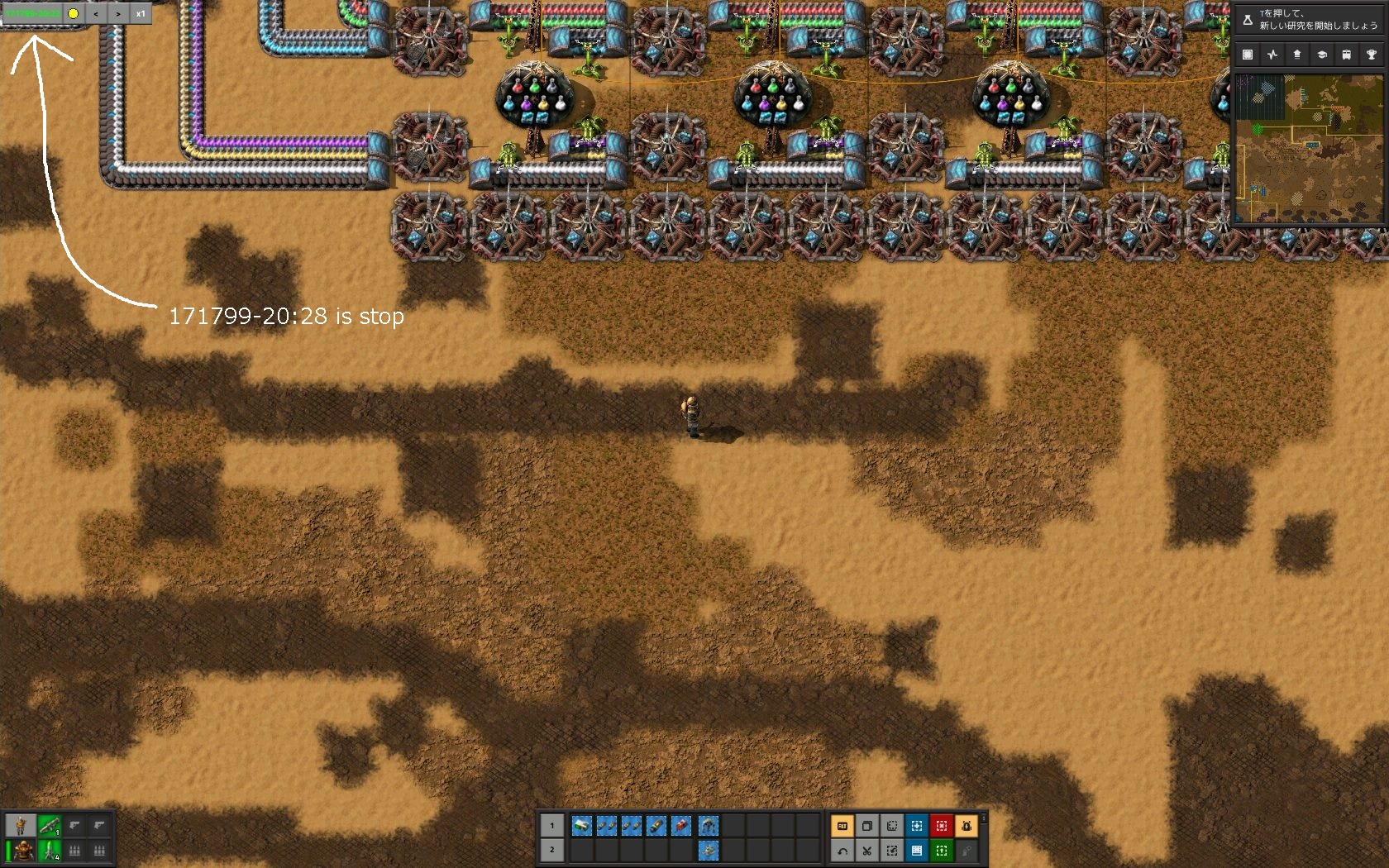Toggle the personal roboport shortcut
The image size is (1389, 868).
click(x=967, y=825)
